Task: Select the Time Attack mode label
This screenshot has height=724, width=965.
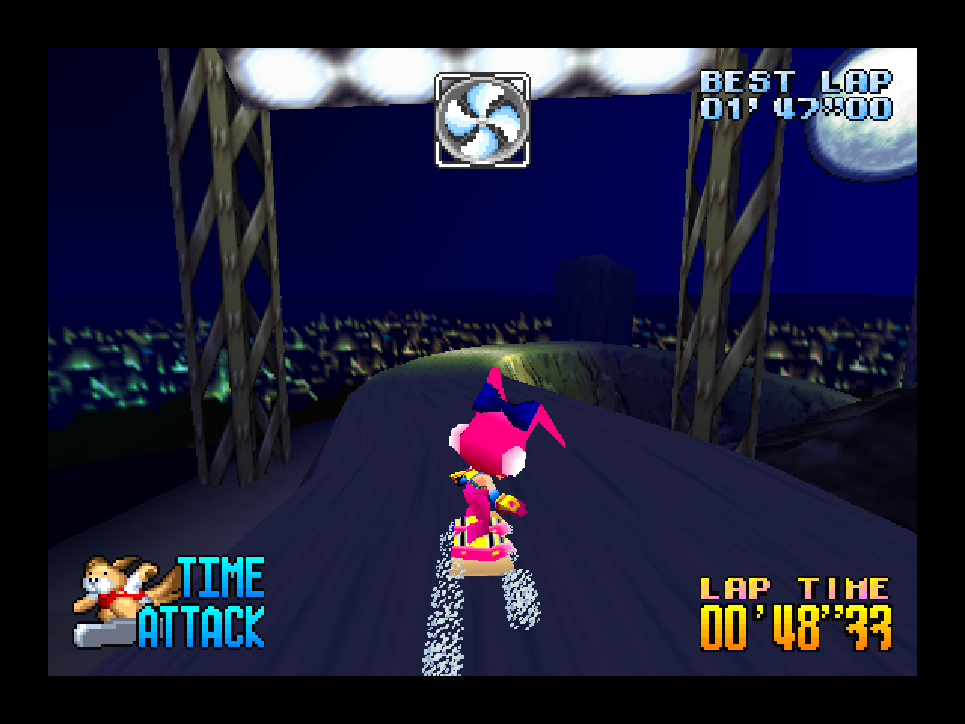Action: (203, 603)
